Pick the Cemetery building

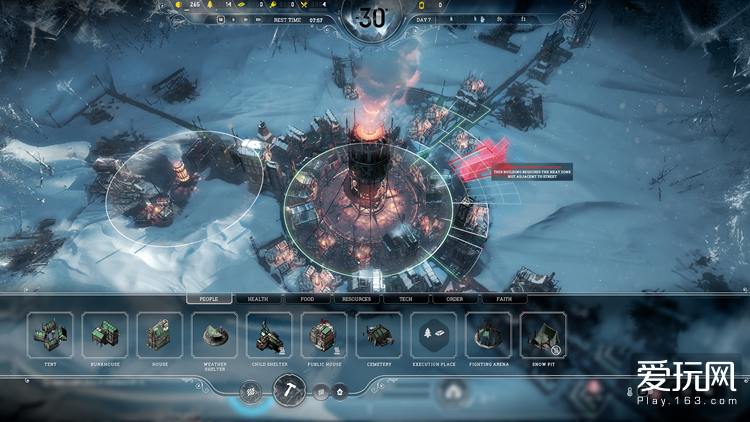point(379,335)
